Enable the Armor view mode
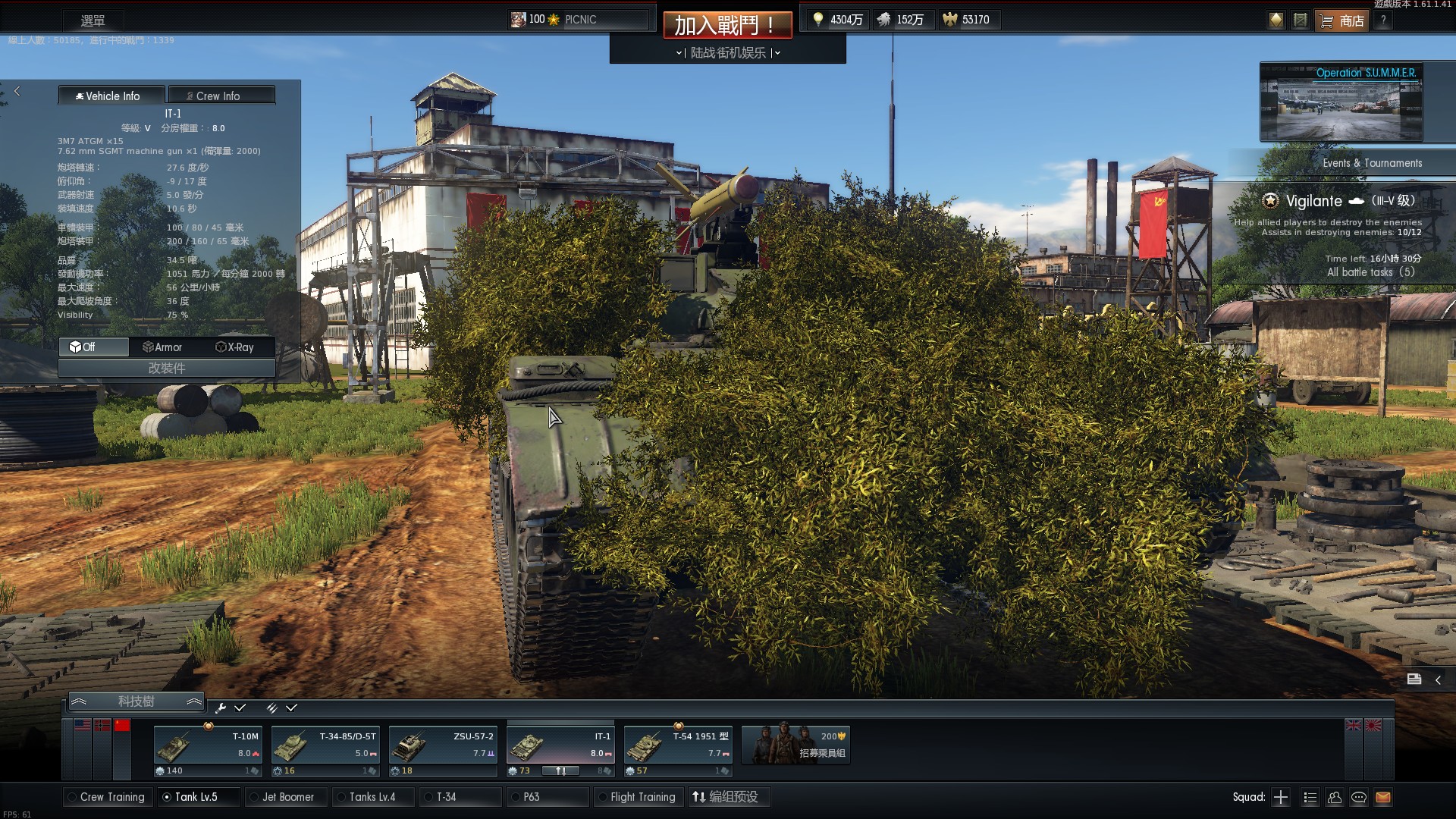The image size is (1456, 819). tap(162, 347)
